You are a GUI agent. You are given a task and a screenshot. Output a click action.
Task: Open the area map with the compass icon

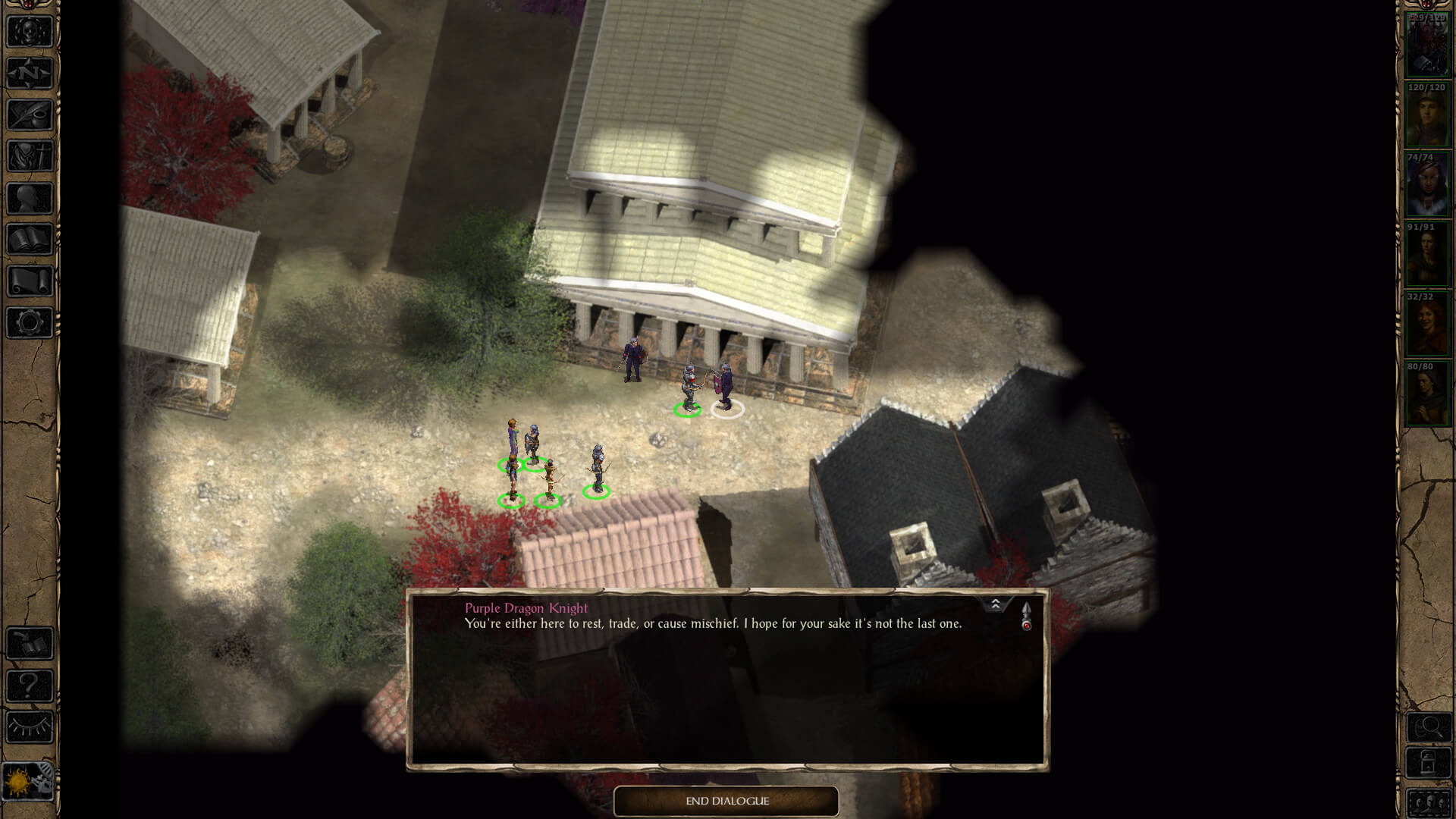click(30, 74)
